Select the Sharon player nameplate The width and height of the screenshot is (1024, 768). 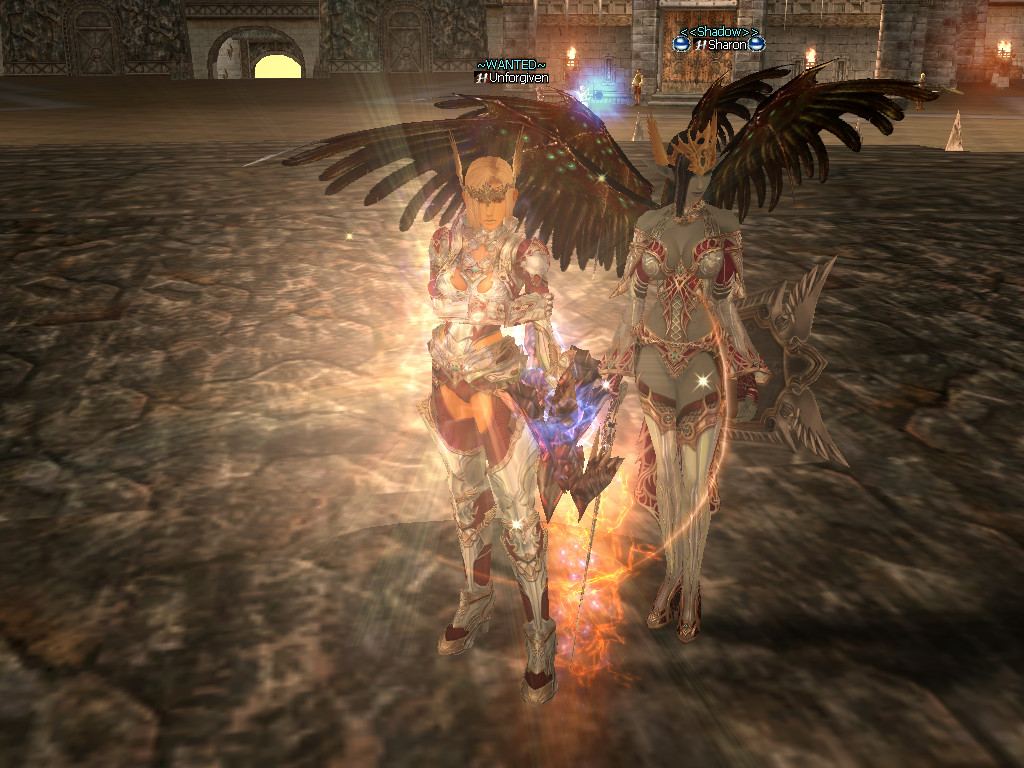coord(727,45)
